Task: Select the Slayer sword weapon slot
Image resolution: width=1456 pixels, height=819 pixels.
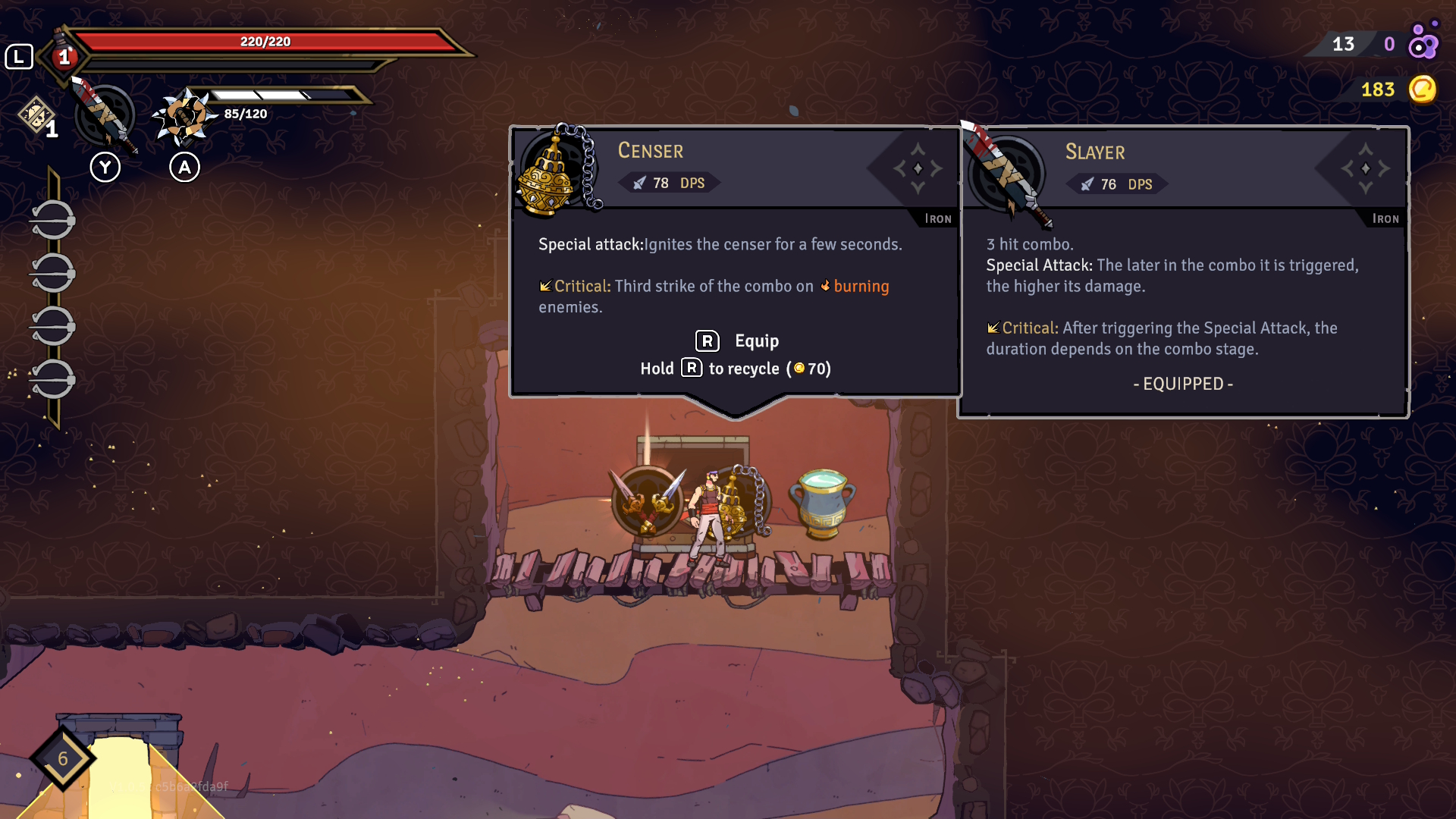Action: [105, 116]
